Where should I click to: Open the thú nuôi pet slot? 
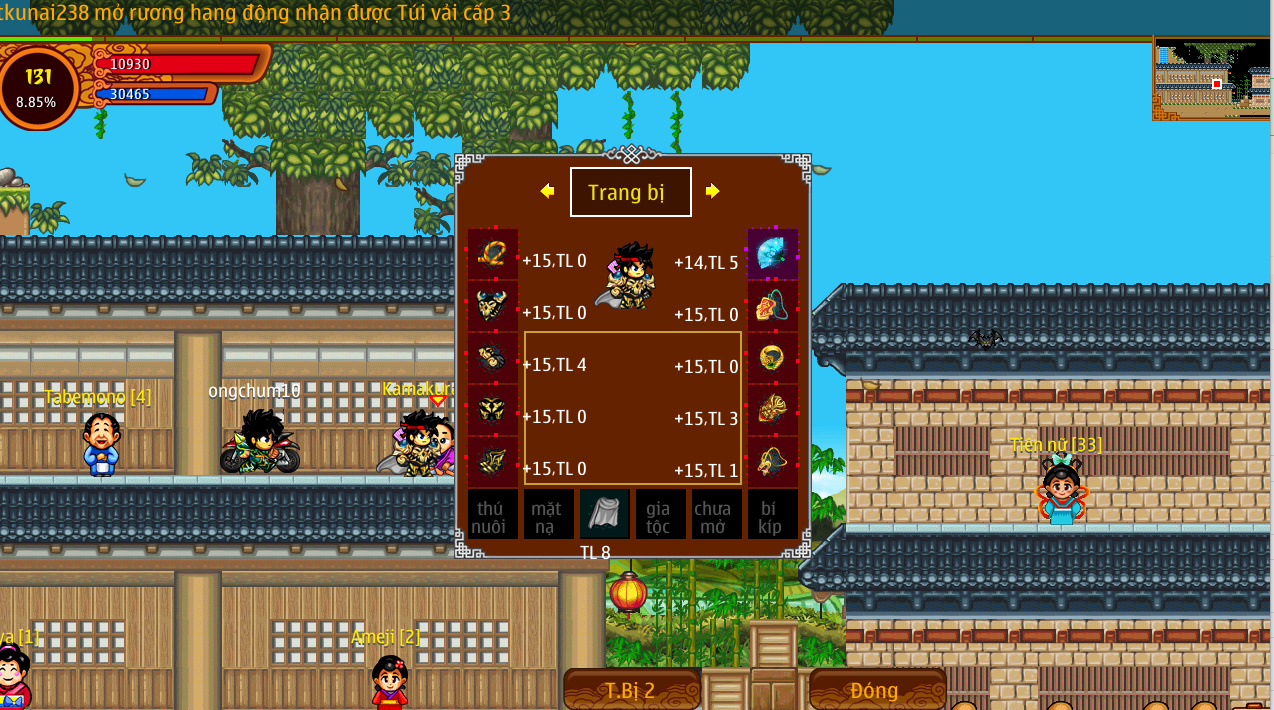(x=493, y=515)
